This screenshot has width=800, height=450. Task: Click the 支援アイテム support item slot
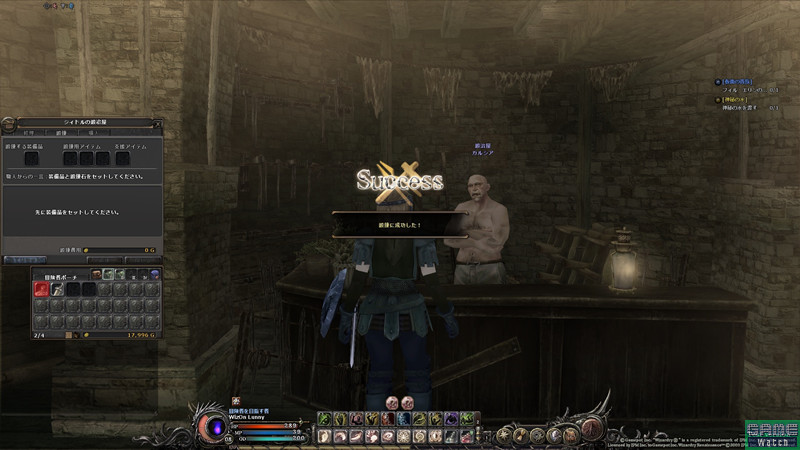click(122, 158)
